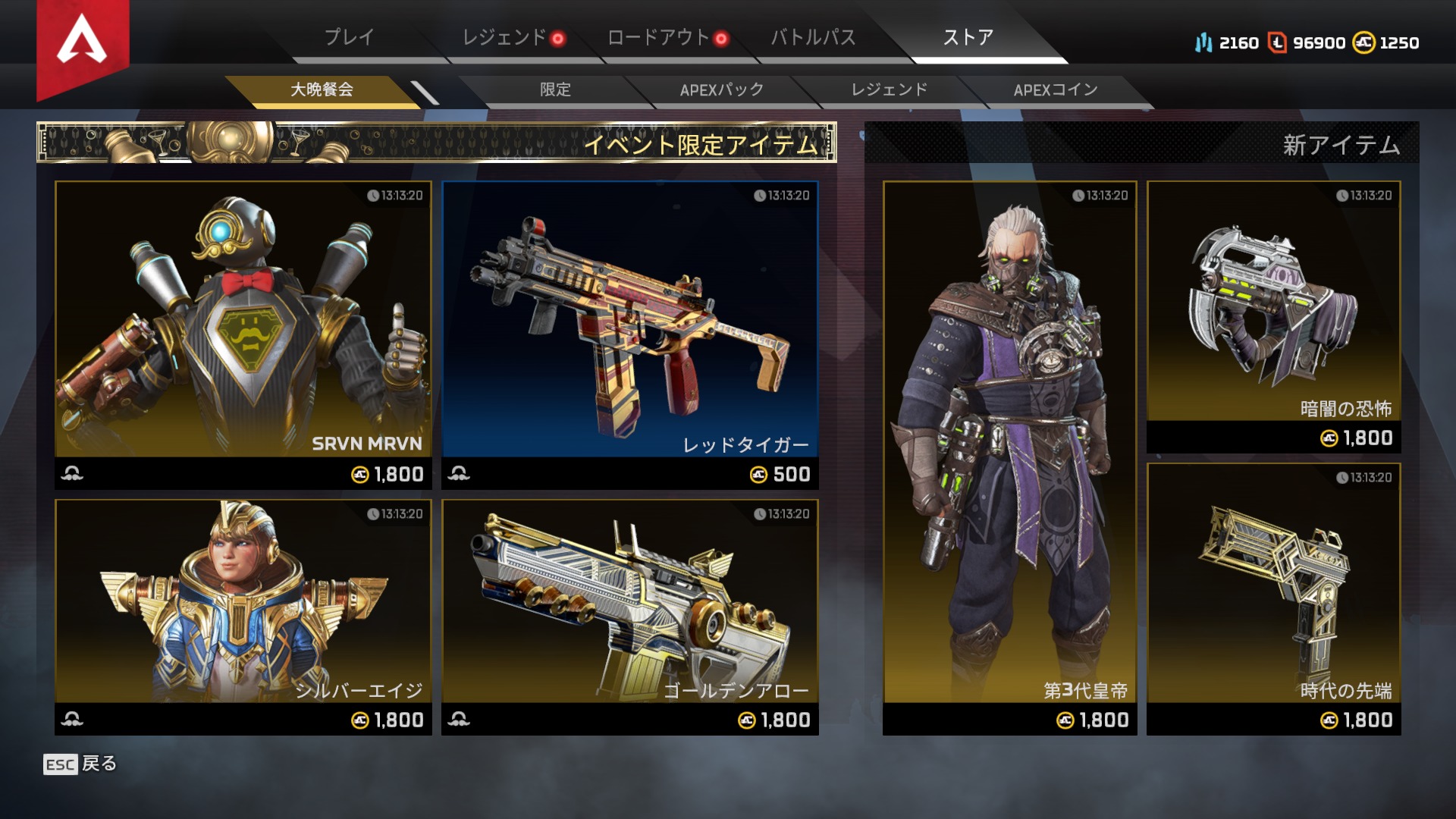Choose the レッドタイガー weapon skin for 500
Screen dimensions: 1456x819
pyautogui.click(x=630, y=334)
